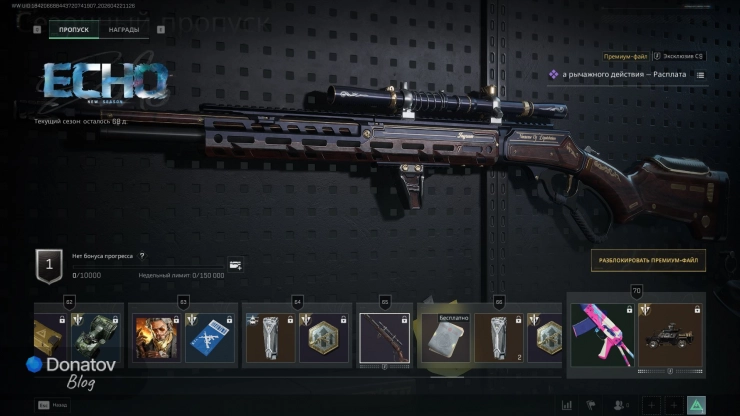Viewport: 740px width, 416px height.
Task: Select the lever-action rifle reward tile
Action: point(384,338)
